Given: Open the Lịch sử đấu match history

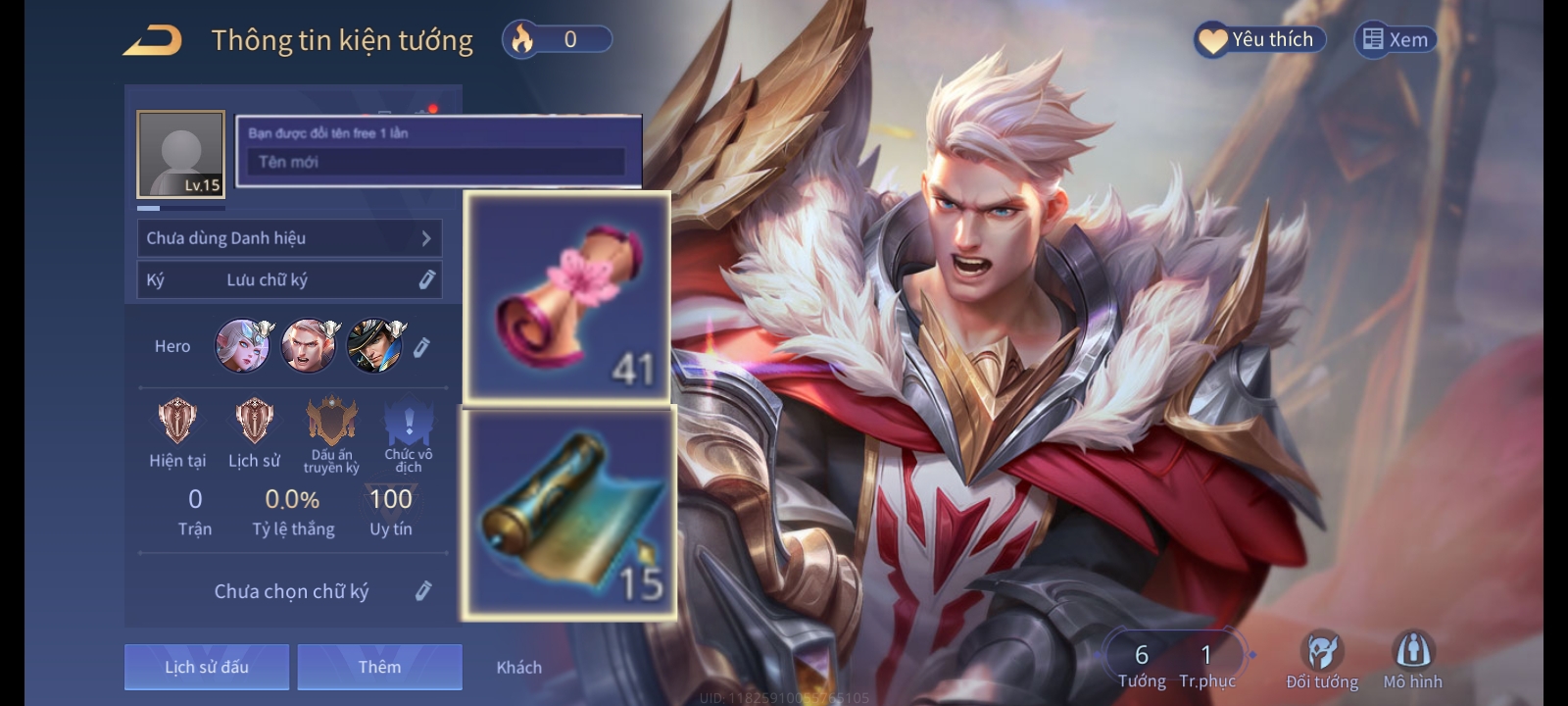Looking at the screenshot, I should [207, 667].
